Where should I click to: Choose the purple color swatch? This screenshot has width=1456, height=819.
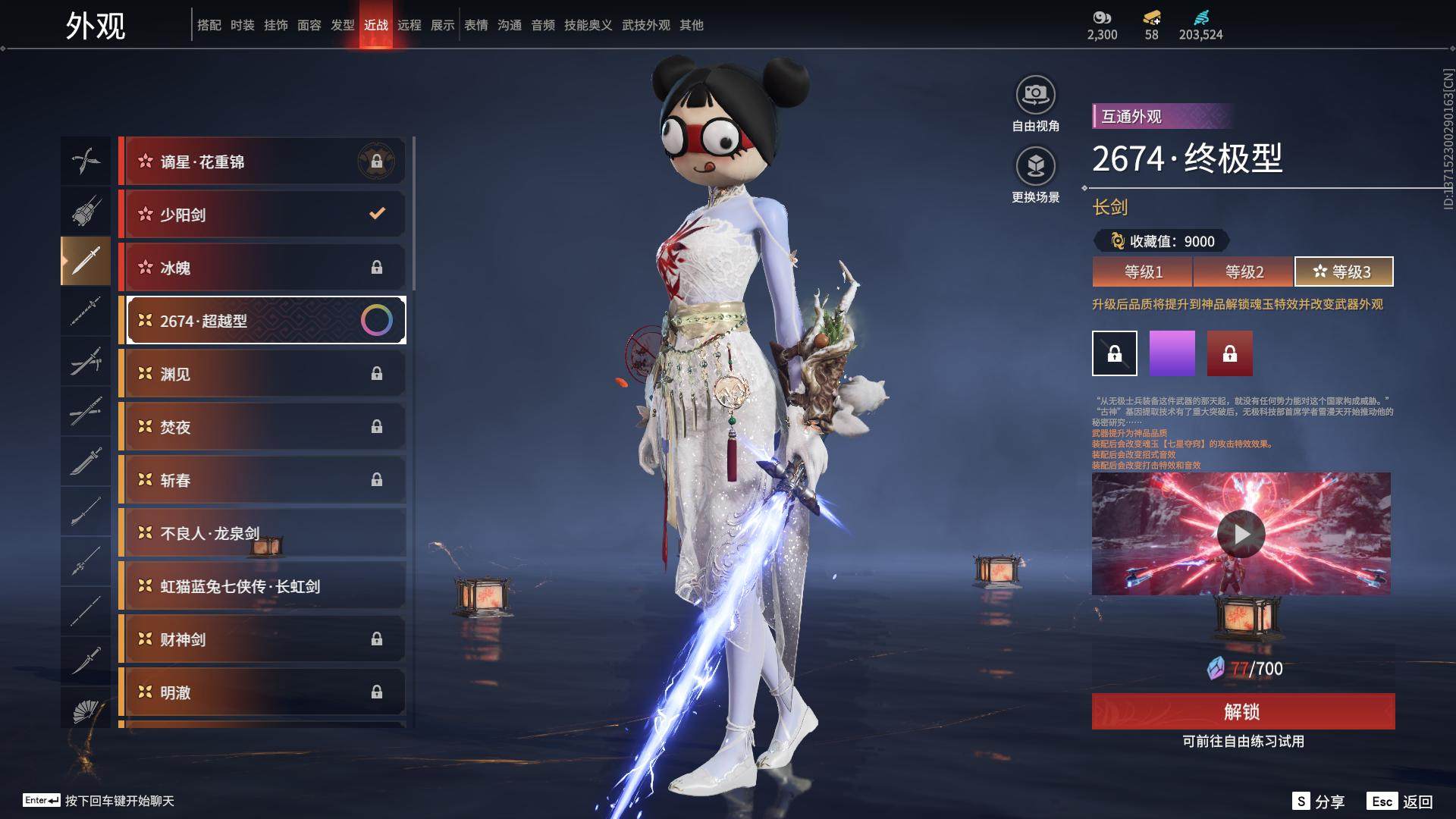[x=1172, y=353]
